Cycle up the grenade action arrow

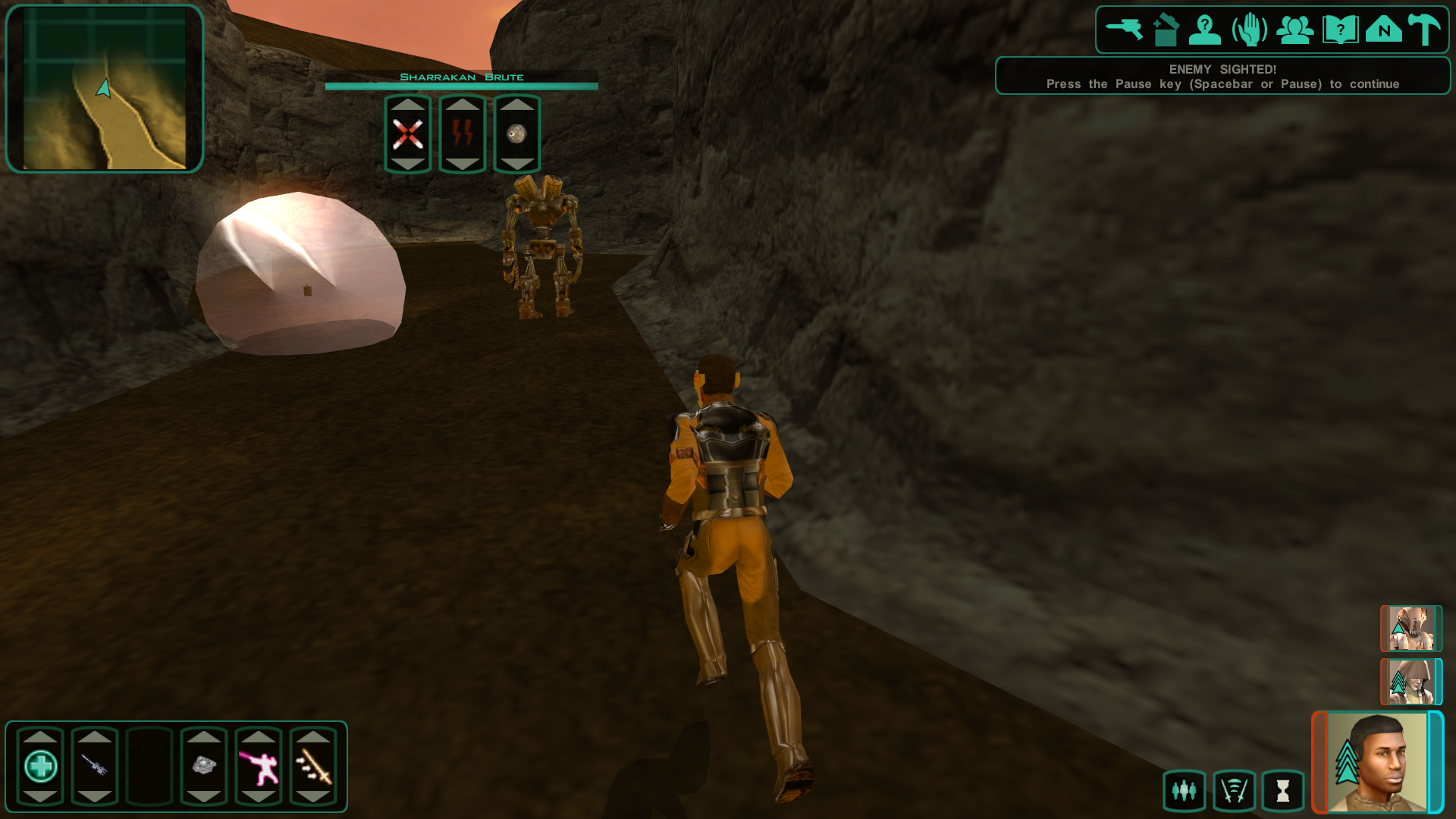pos(516,106)
